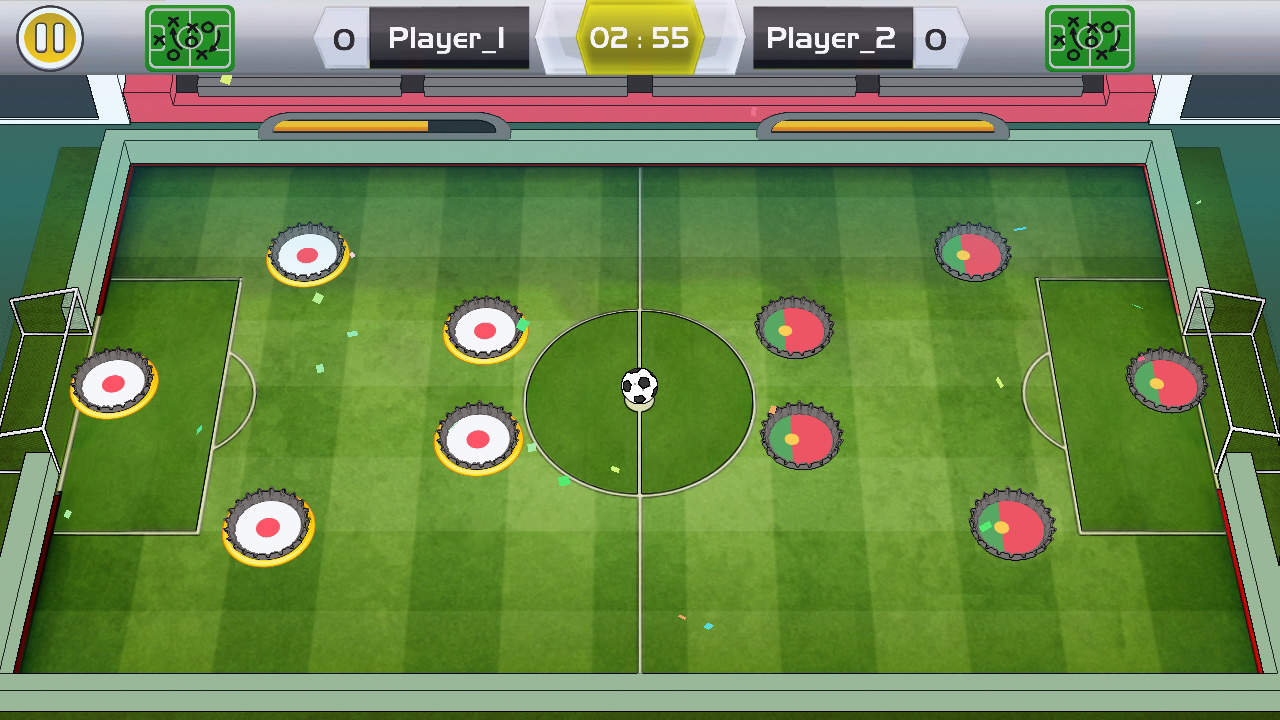Select Japan's cap near the bottom penalty arc
This screenshot has height=720, width=1280.
coord(270,525)
